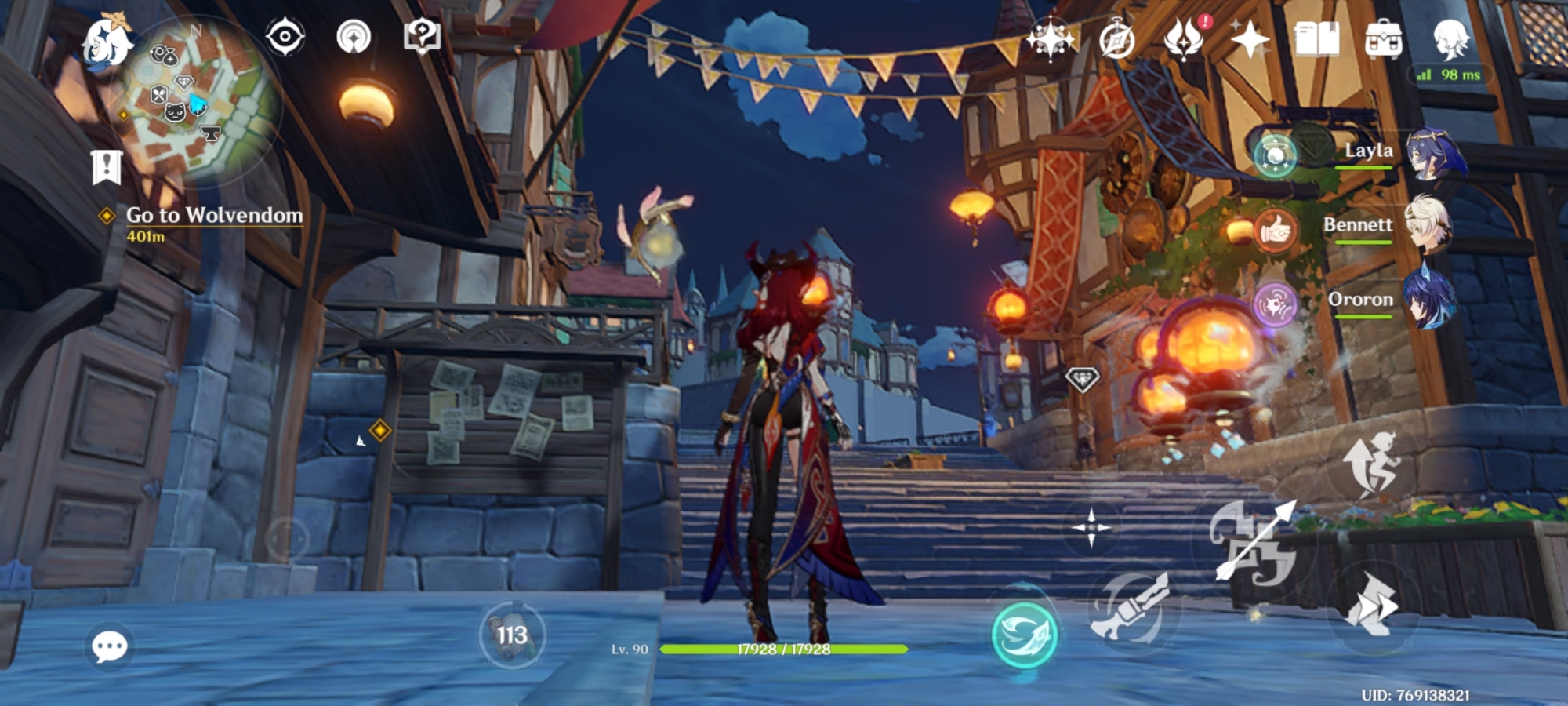The height and width of the screenshot is (706, 1568).
Task: Open the chat speech bubble
Action: coord(109,646)
